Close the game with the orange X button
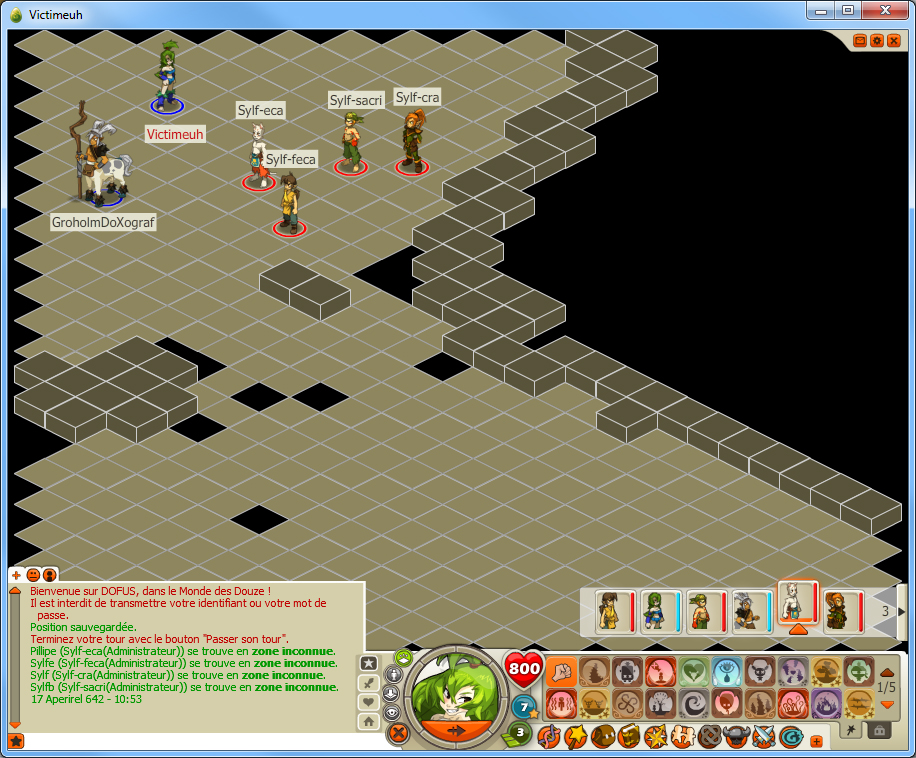916x758 pixels. pos(893,41)
